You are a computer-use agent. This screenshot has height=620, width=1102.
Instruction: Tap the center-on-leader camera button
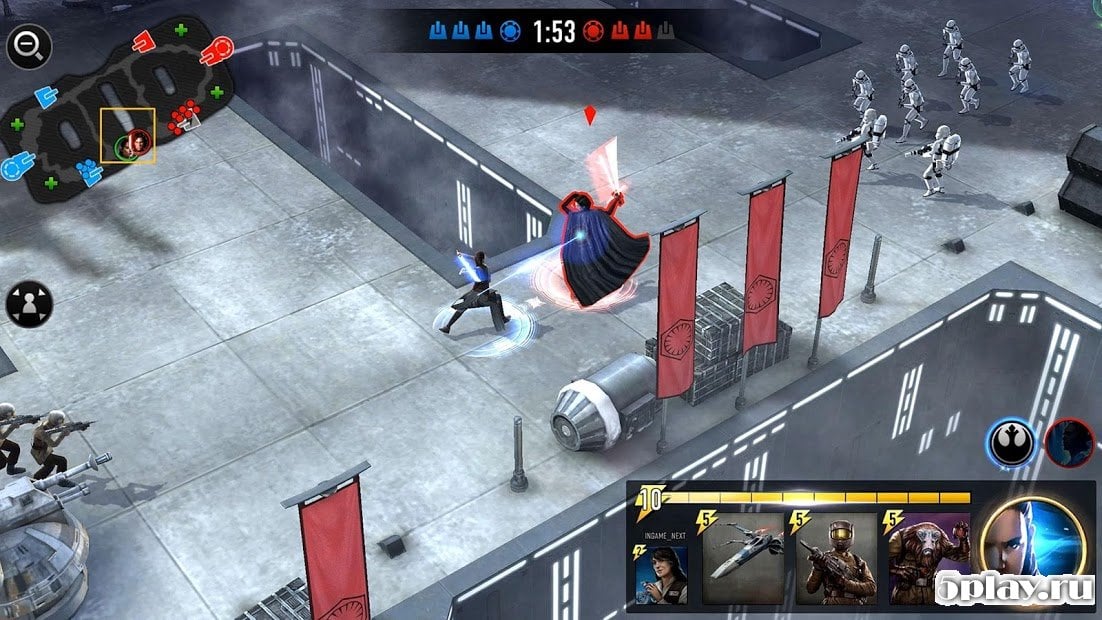click(28, 304)
